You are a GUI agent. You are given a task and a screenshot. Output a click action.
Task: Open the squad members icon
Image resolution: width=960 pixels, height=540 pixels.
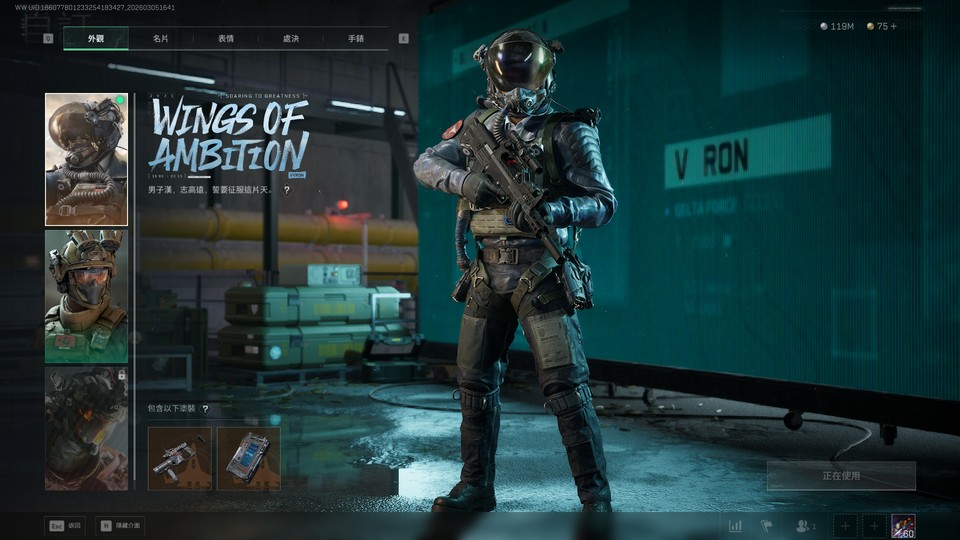(x=804, y=526)
